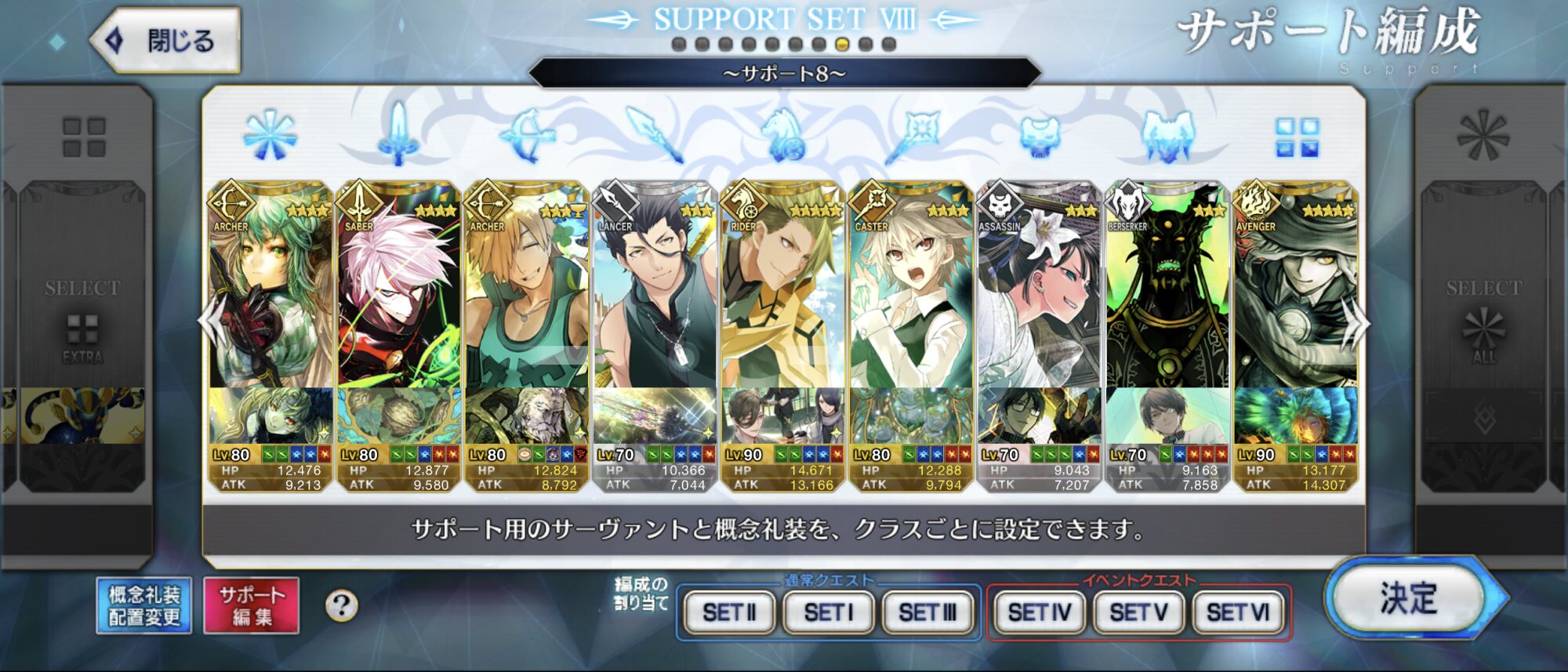
Task: Choose the SET I assignment button
Action: point(828,612)
